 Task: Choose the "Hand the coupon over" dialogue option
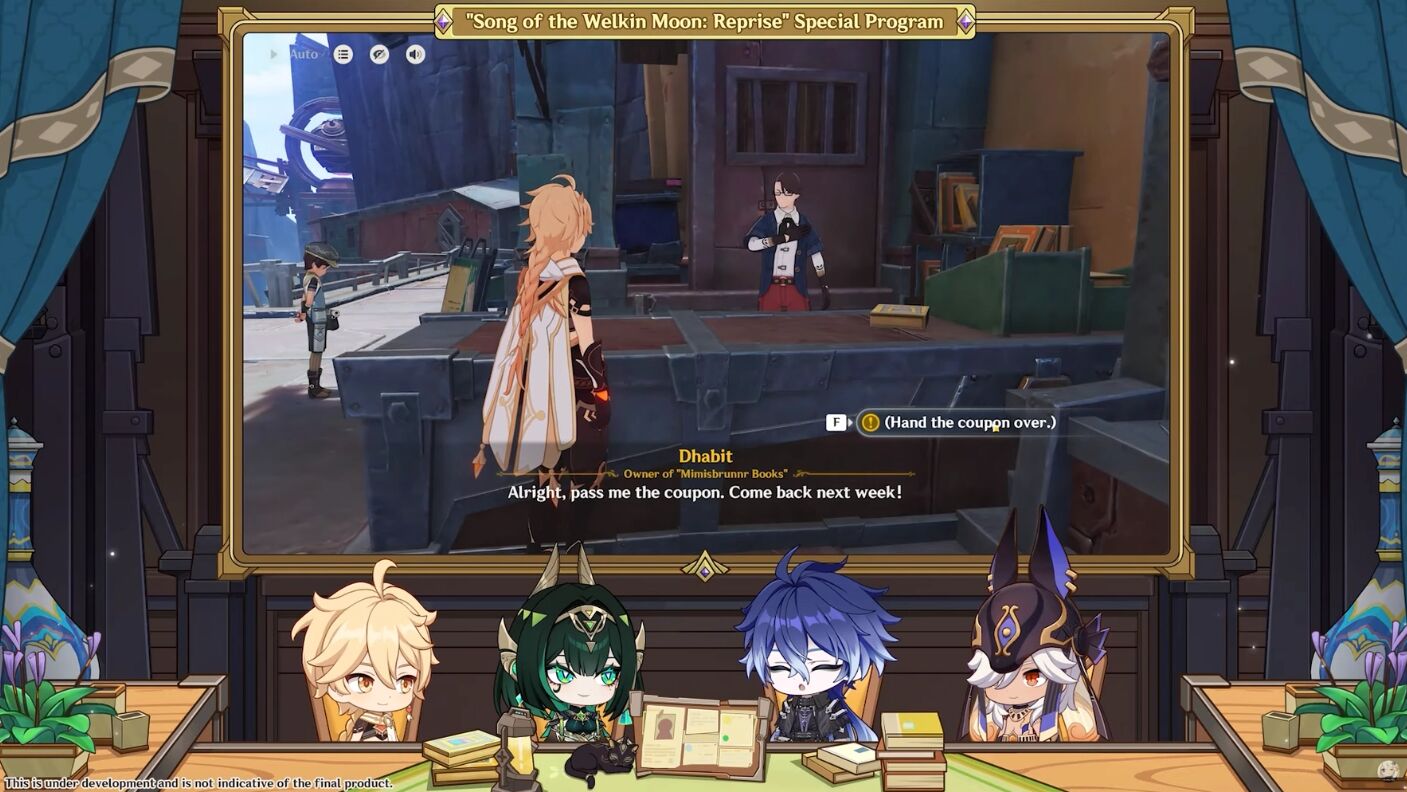968,422
